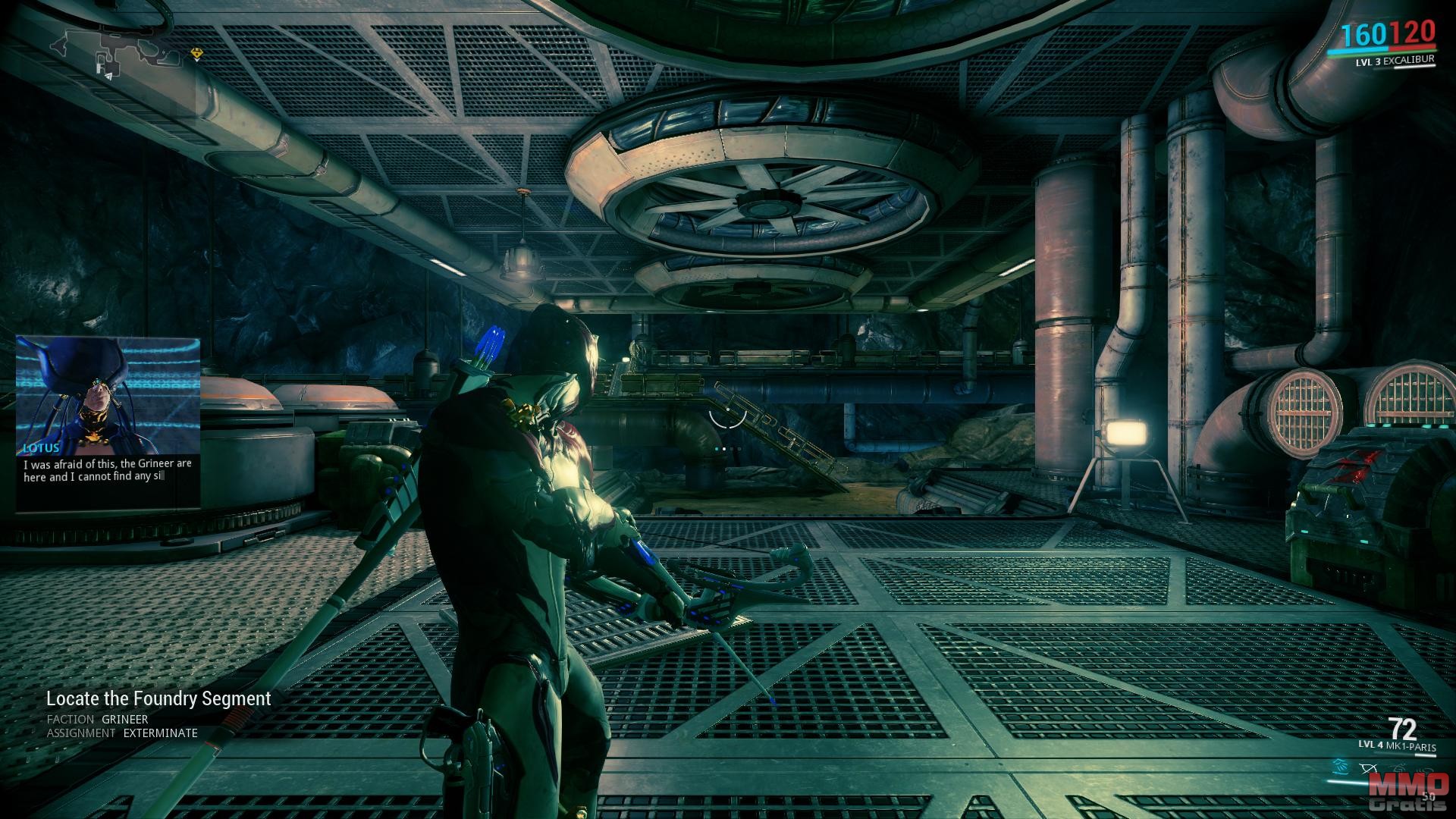This screenshot has width=1456, height=819.
Task: Click the Lotus transmission portrait
Action: tap(108, 392)
